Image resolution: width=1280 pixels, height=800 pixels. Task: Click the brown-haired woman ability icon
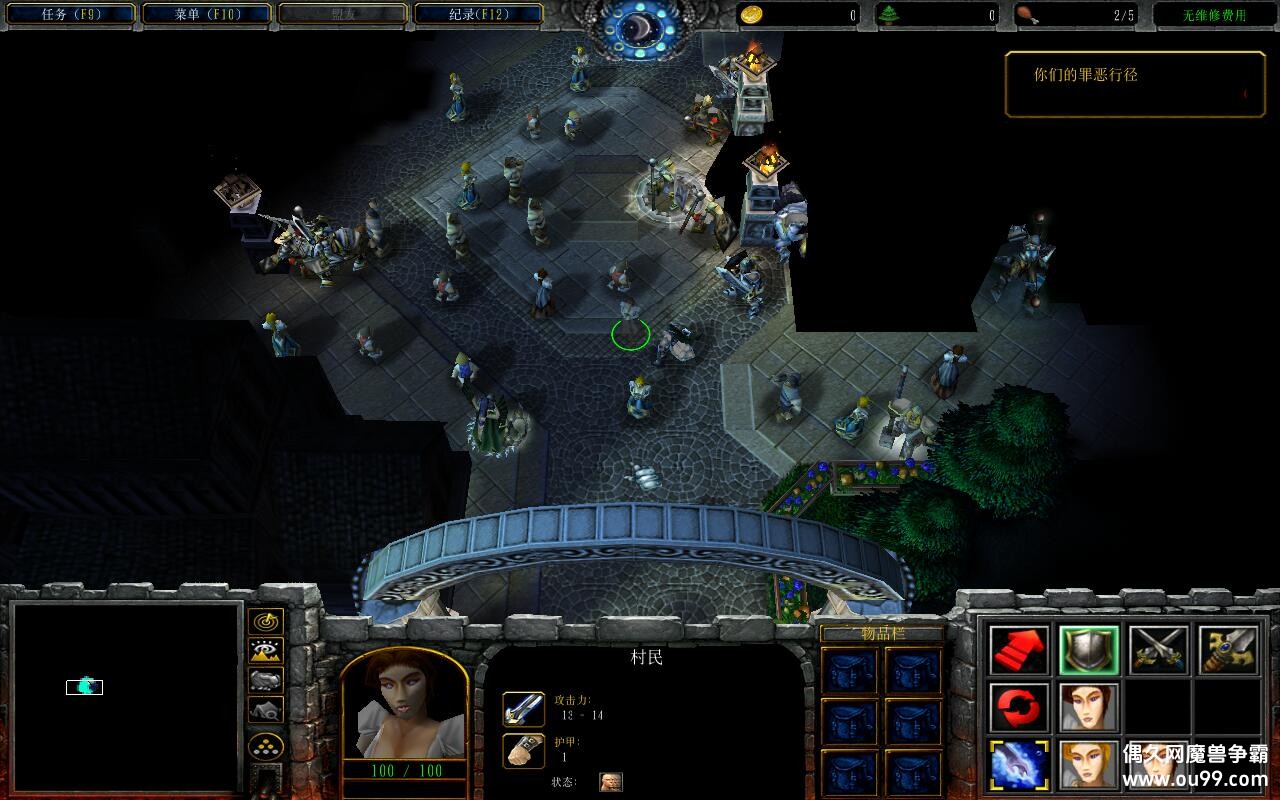pyautogui.click(x=1089, y=708)
